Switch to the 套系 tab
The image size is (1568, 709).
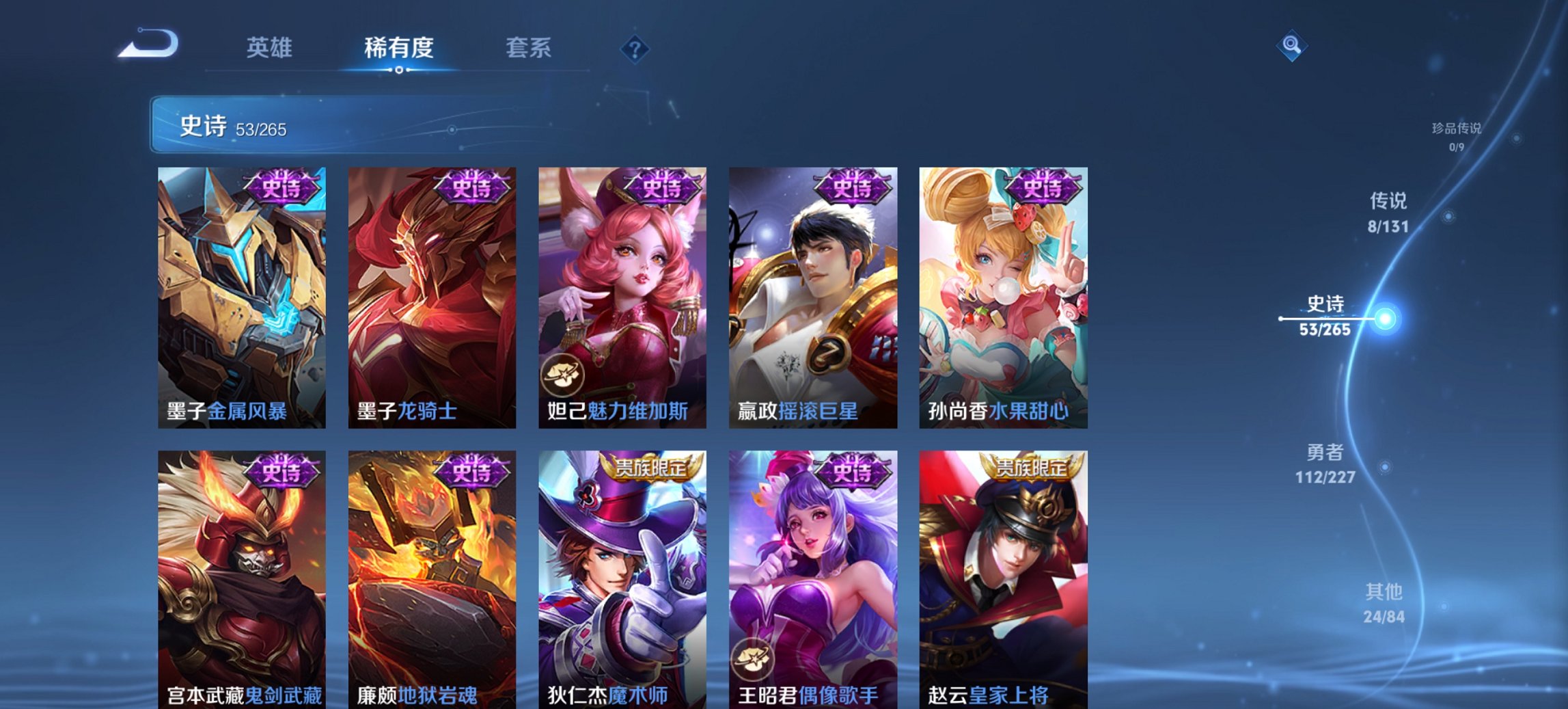(529, 48)
